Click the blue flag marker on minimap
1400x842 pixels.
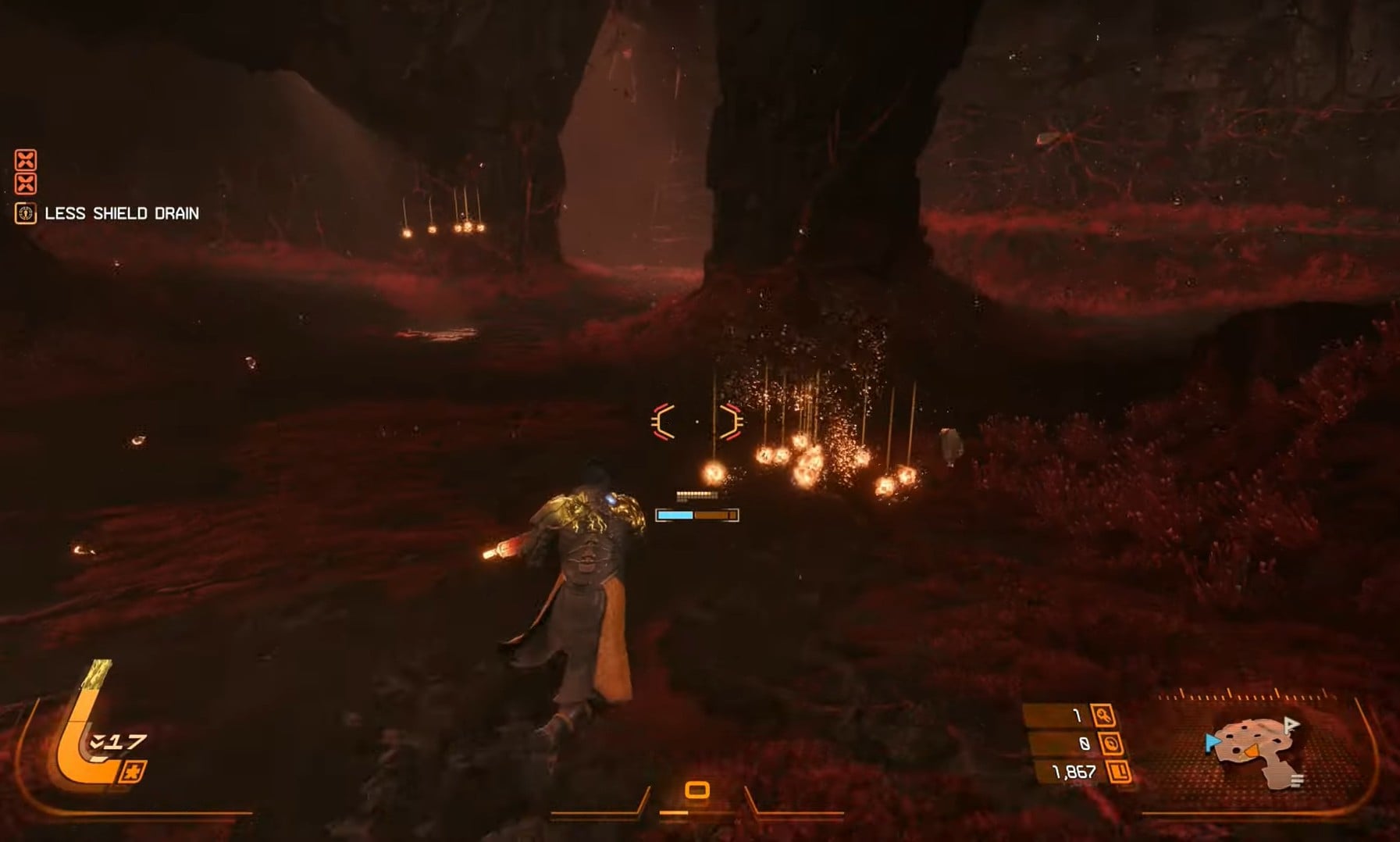pos(1211,742)
